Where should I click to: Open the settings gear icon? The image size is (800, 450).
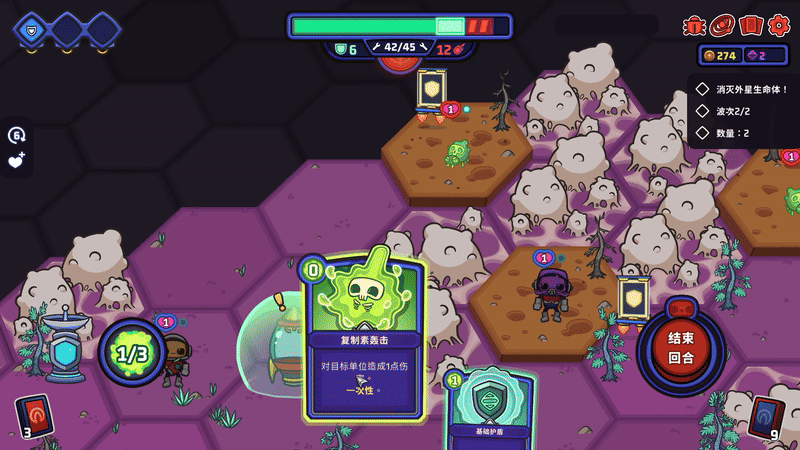tap(777, 25)
